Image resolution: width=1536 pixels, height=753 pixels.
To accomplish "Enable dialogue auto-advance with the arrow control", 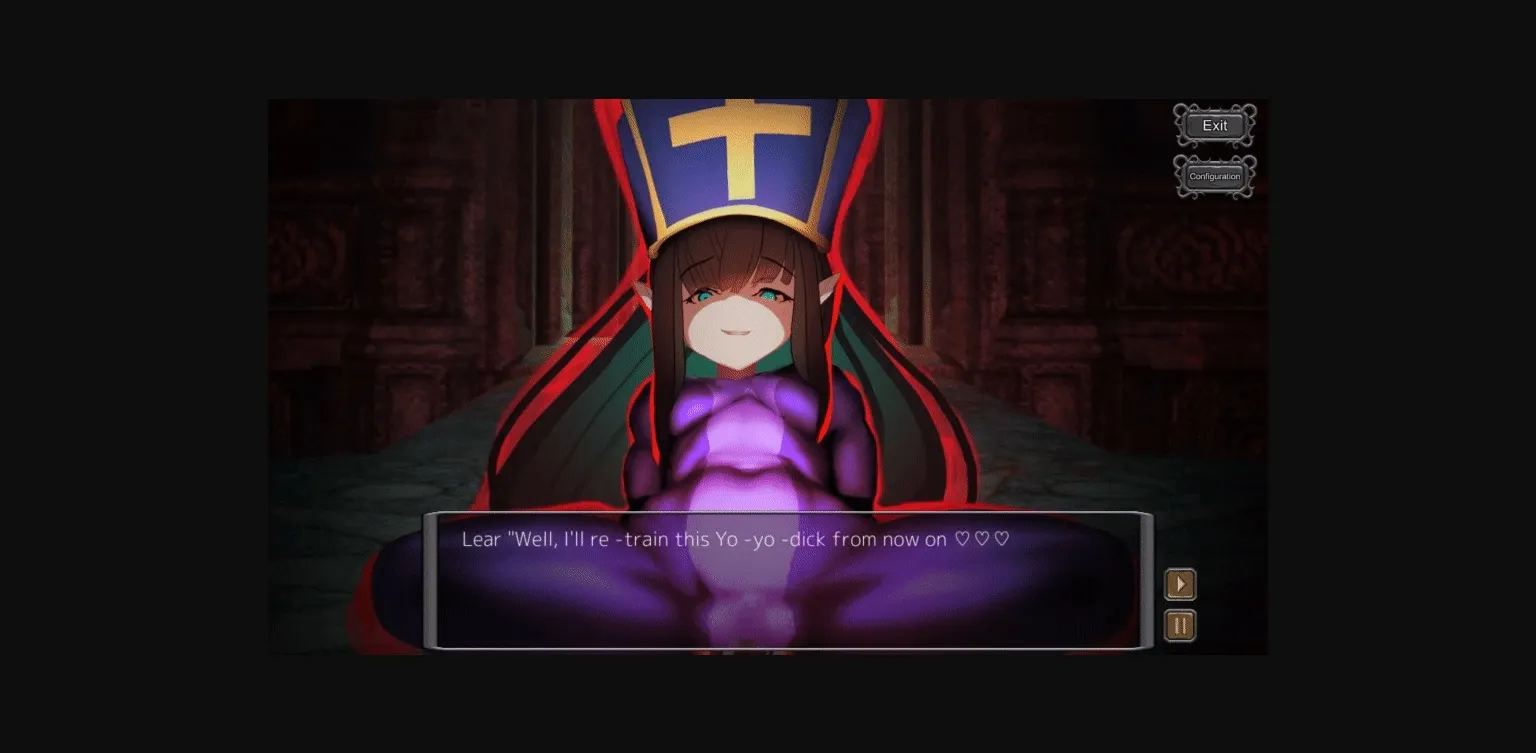I will 1180,584.
